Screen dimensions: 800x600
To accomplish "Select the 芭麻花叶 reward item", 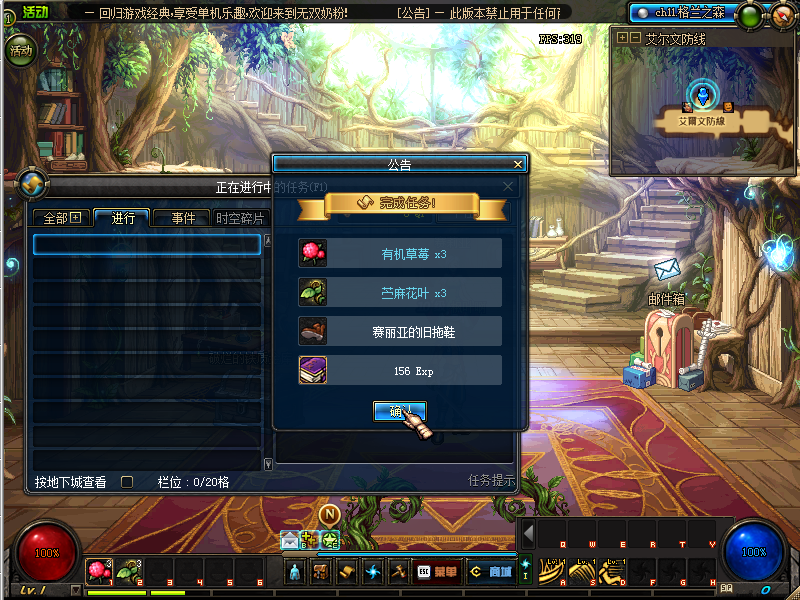I will pyautogui.click(x=400, y=292).
